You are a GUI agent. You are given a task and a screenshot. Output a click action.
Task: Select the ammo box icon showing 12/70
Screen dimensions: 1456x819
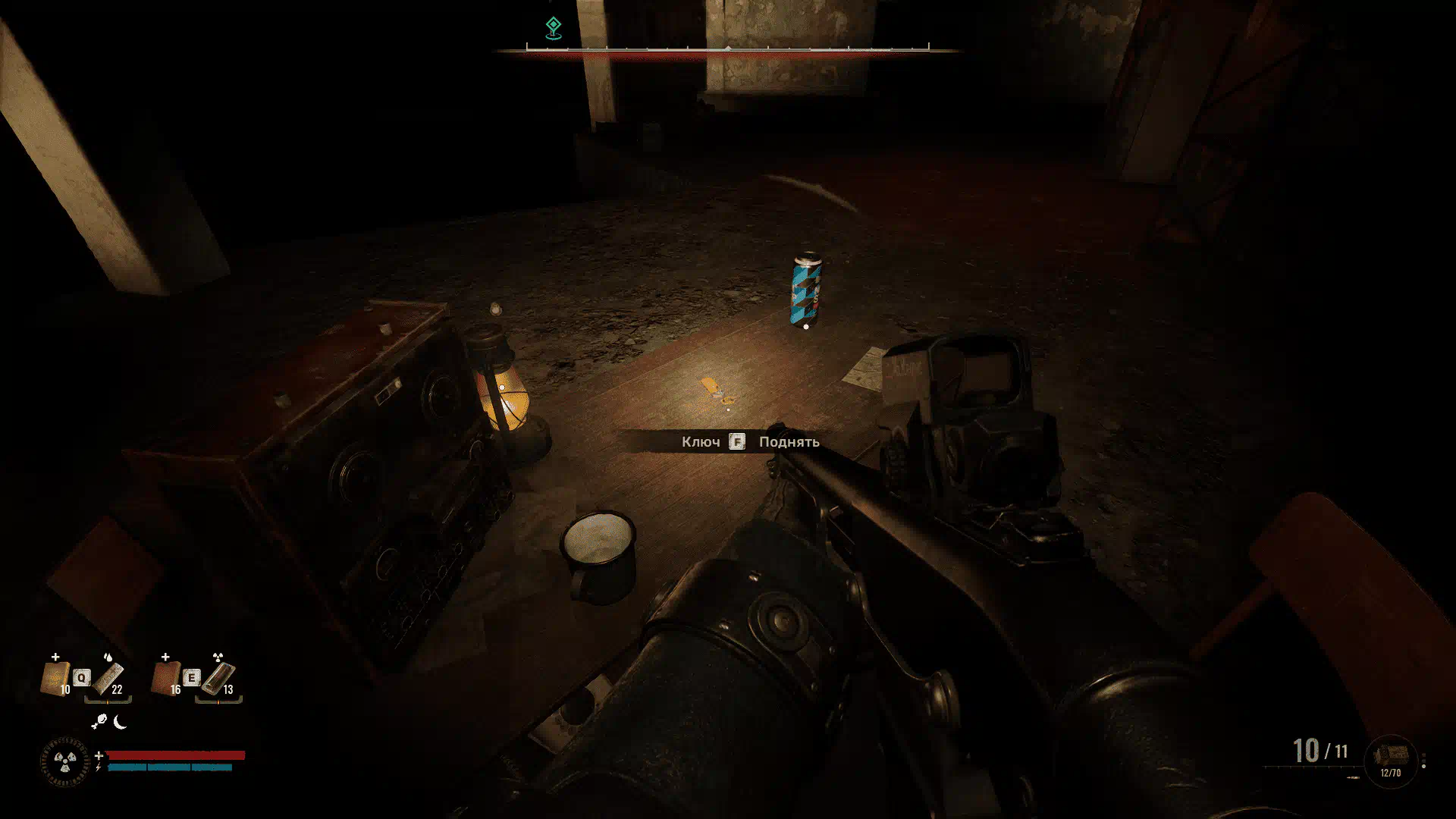pyautogui.click(x=1390, y=760)
